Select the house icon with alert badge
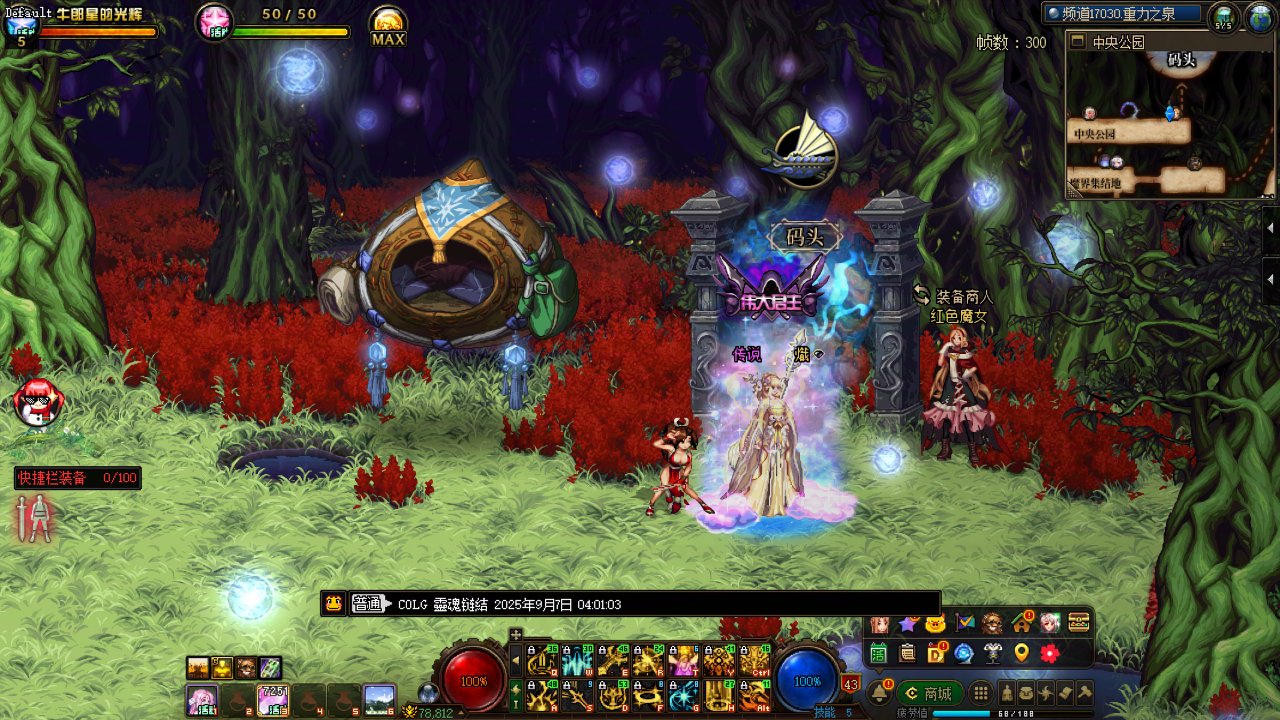 tap(1021, 623)
